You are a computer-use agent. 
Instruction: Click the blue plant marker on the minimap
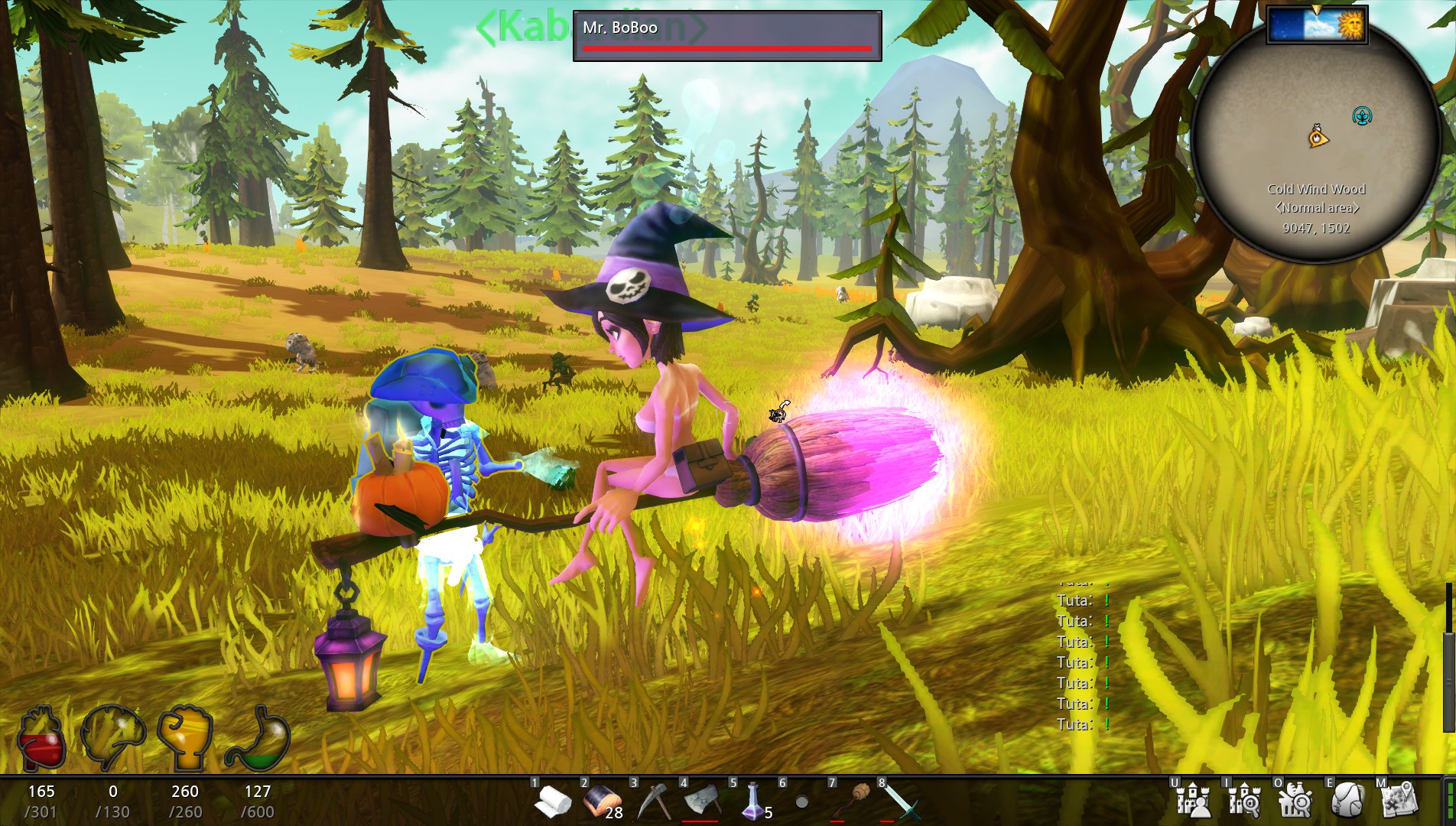coord(1362,116)
